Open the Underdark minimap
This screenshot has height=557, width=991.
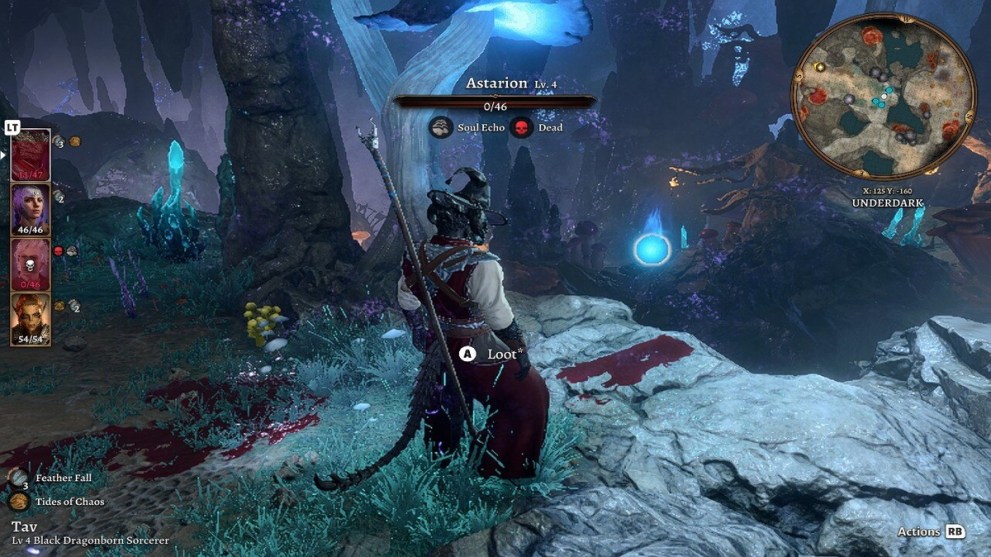pyautogui.click(x=883, y=96)
